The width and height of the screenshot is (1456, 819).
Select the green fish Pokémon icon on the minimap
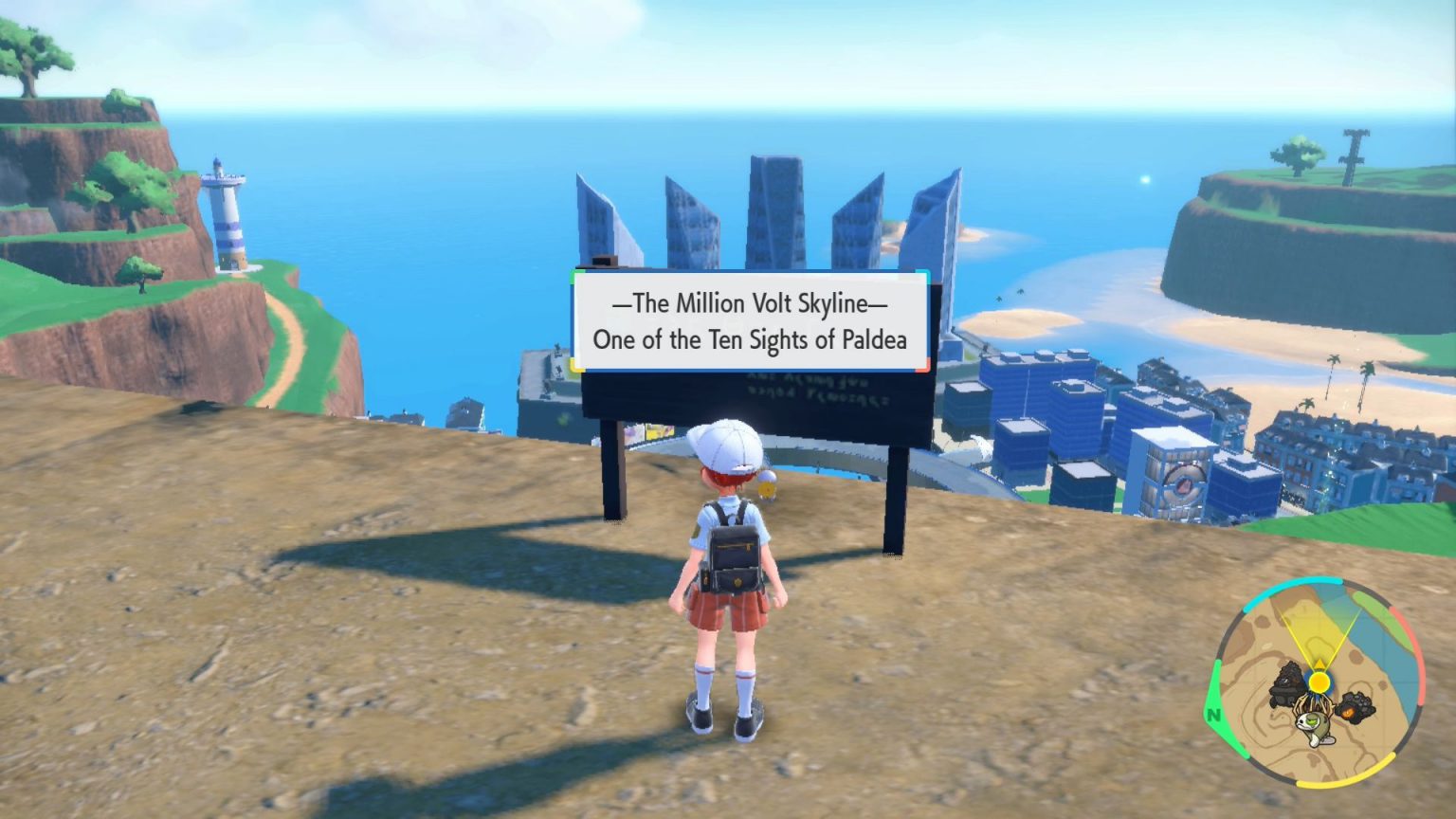[x=1315, y=727]
